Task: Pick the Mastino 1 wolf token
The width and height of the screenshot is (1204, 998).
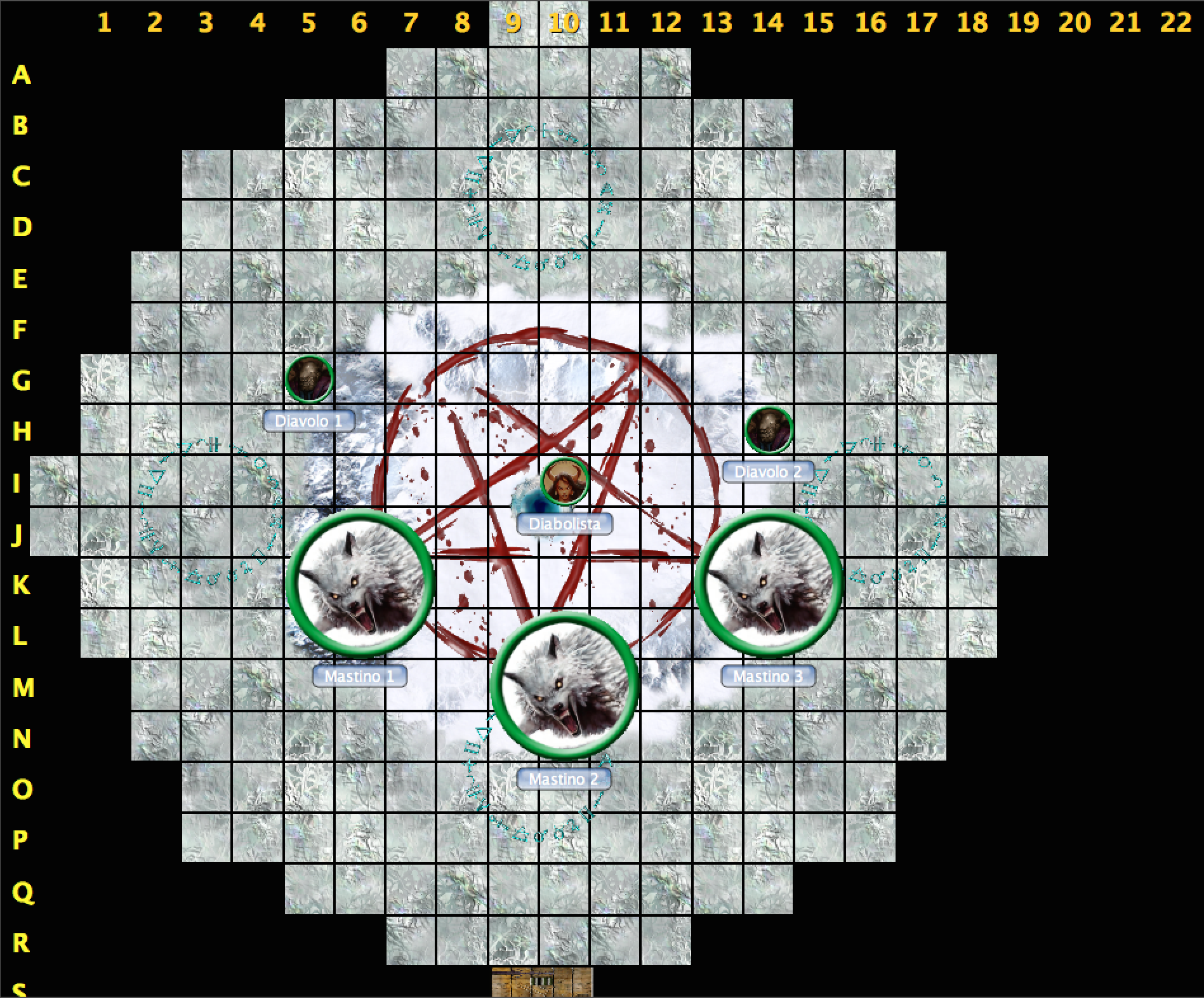Action: (360, 583)
